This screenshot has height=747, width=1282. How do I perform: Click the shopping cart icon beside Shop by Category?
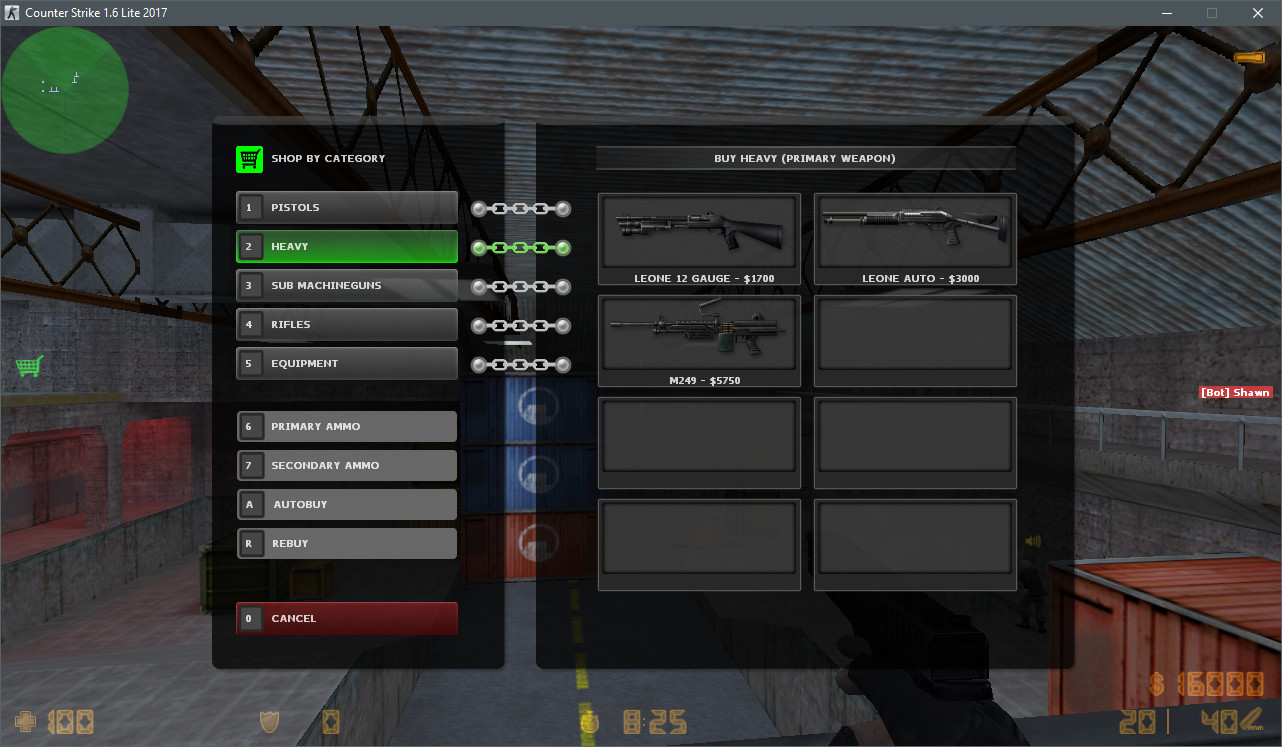coord(249,158)
